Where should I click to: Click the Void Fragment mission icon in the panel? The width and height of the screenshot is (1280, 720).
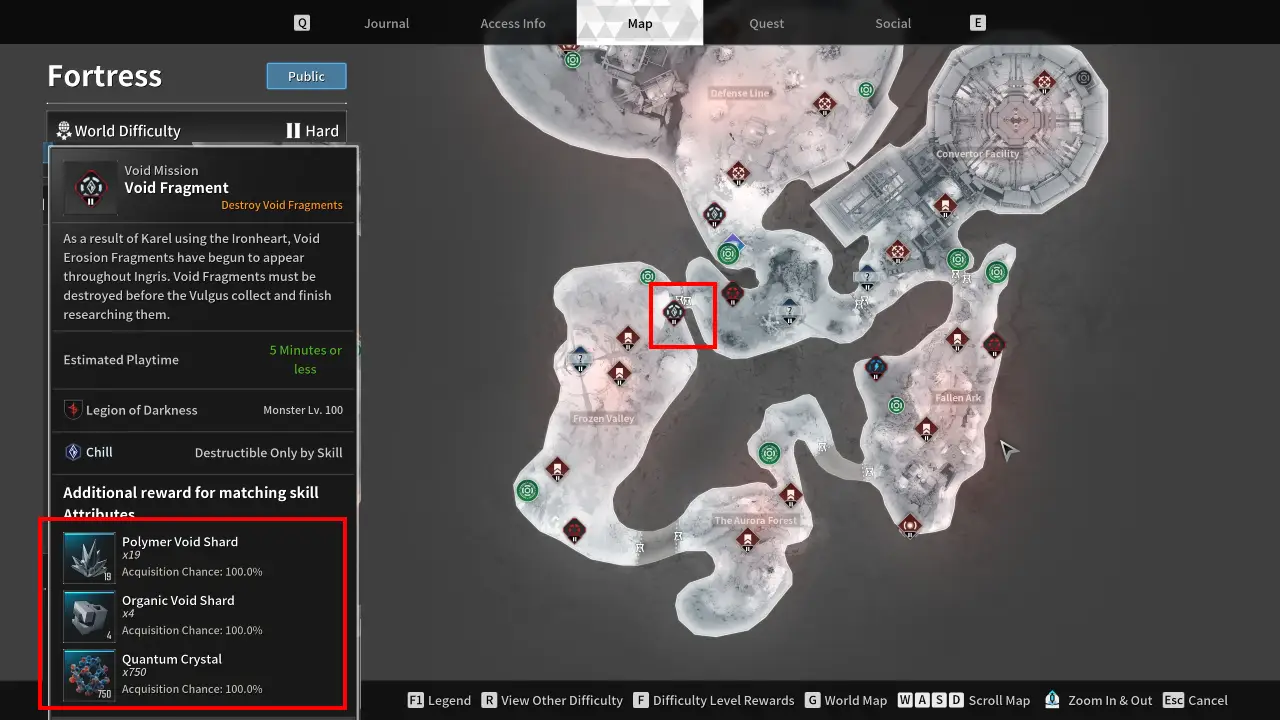(88, 187)
